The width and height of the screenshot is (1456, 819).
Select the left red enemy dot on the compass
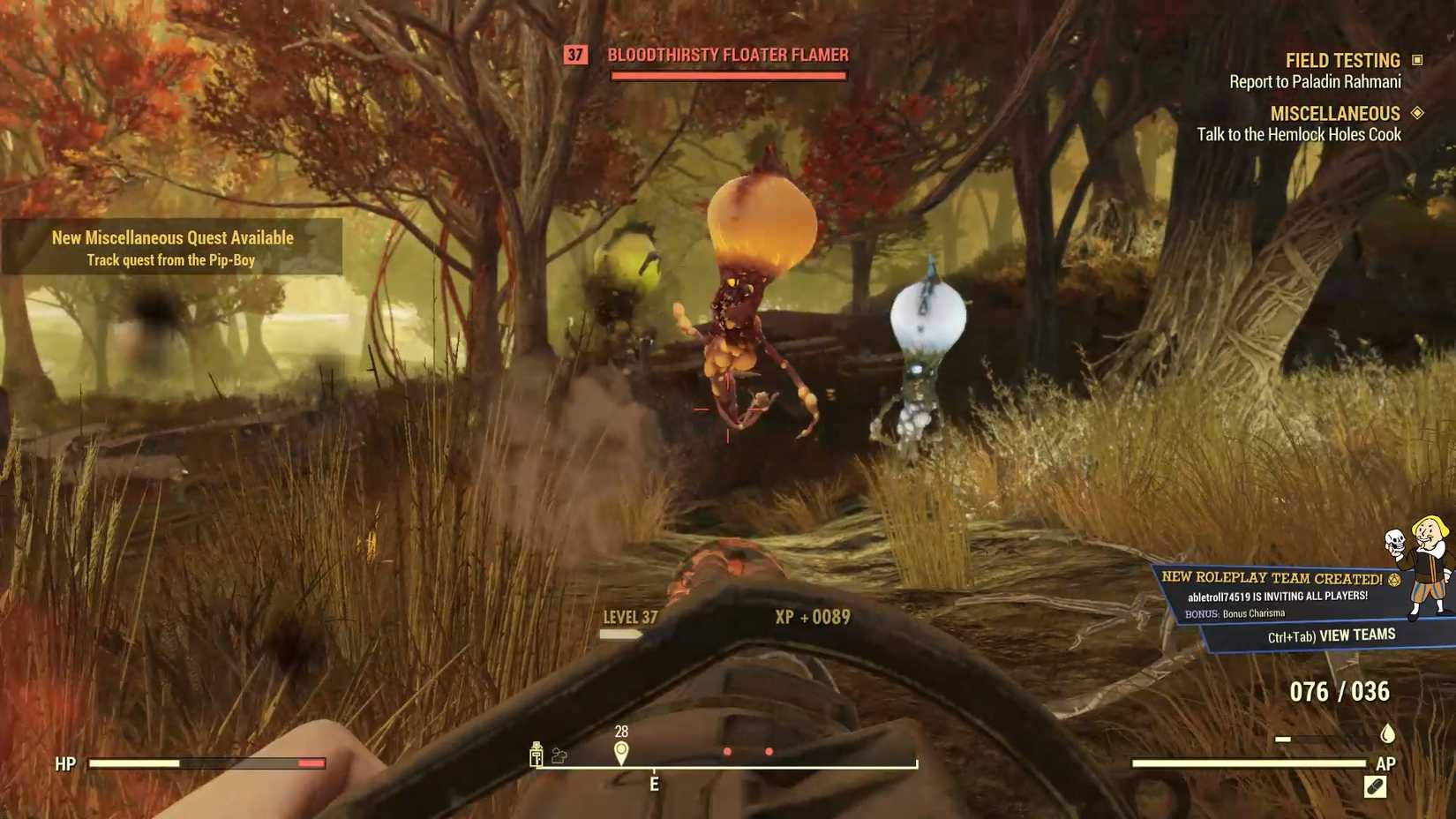(x=727, y=752)
